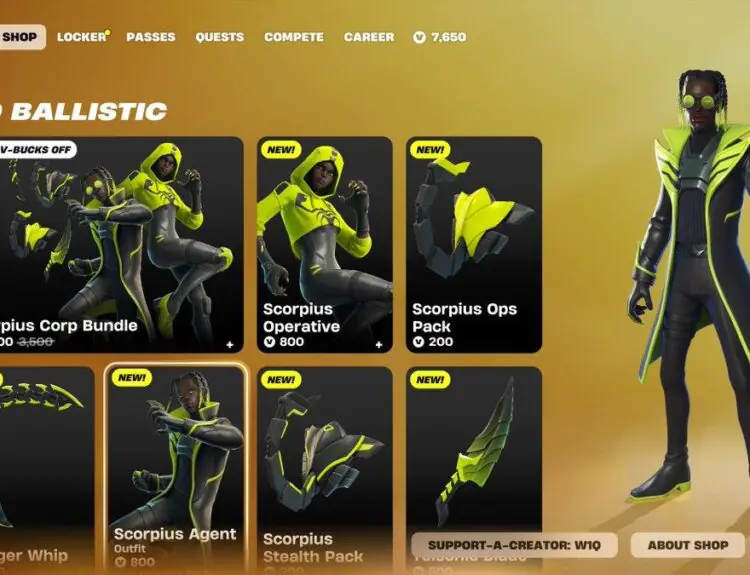This screenshot has width=750, height=575.
Task: Choose the Stinger Whip item tile
Action: pos(45,468)
